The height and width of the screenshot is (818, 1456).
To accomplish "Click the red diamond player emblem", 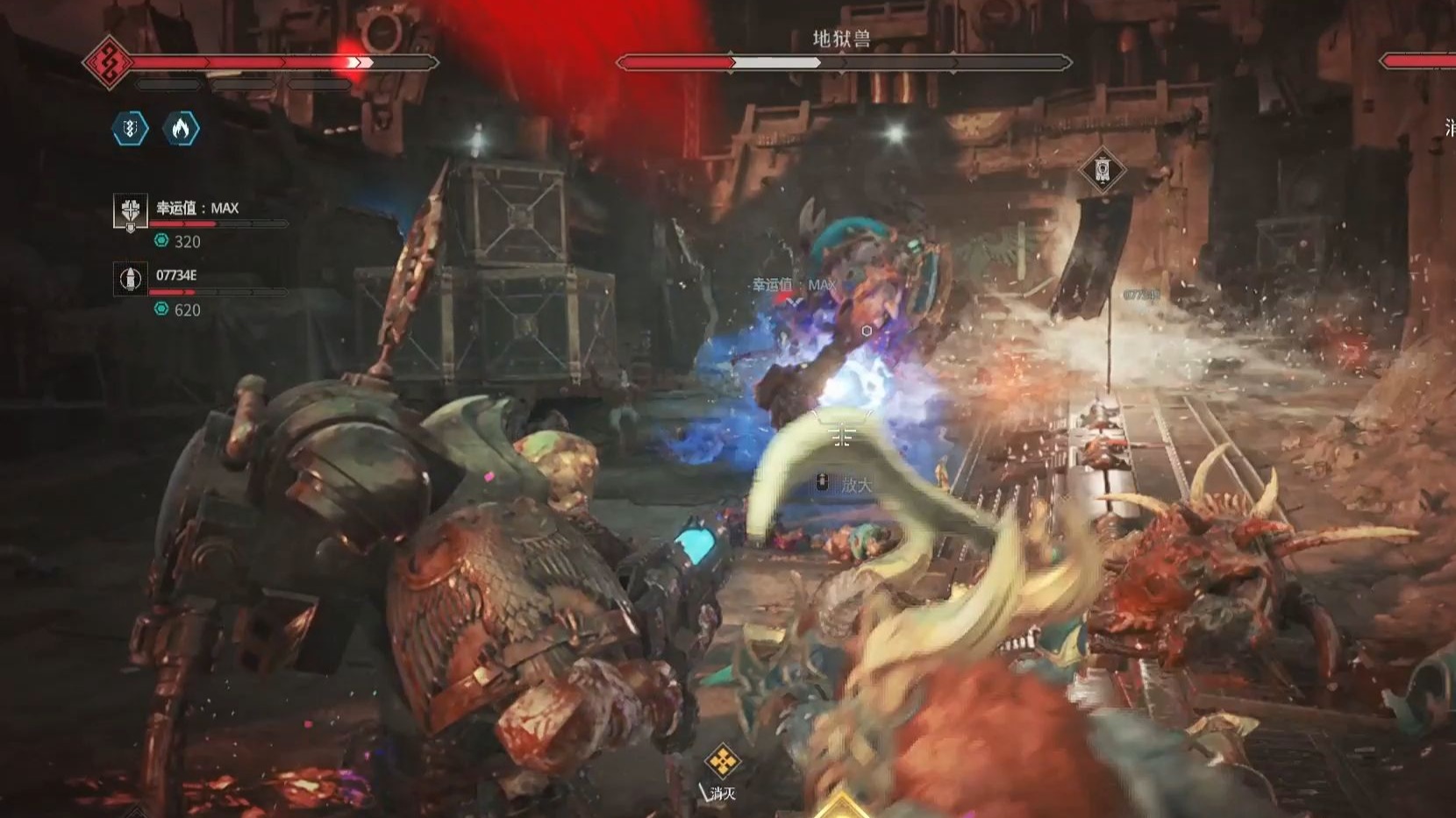I will pos(108,63).
